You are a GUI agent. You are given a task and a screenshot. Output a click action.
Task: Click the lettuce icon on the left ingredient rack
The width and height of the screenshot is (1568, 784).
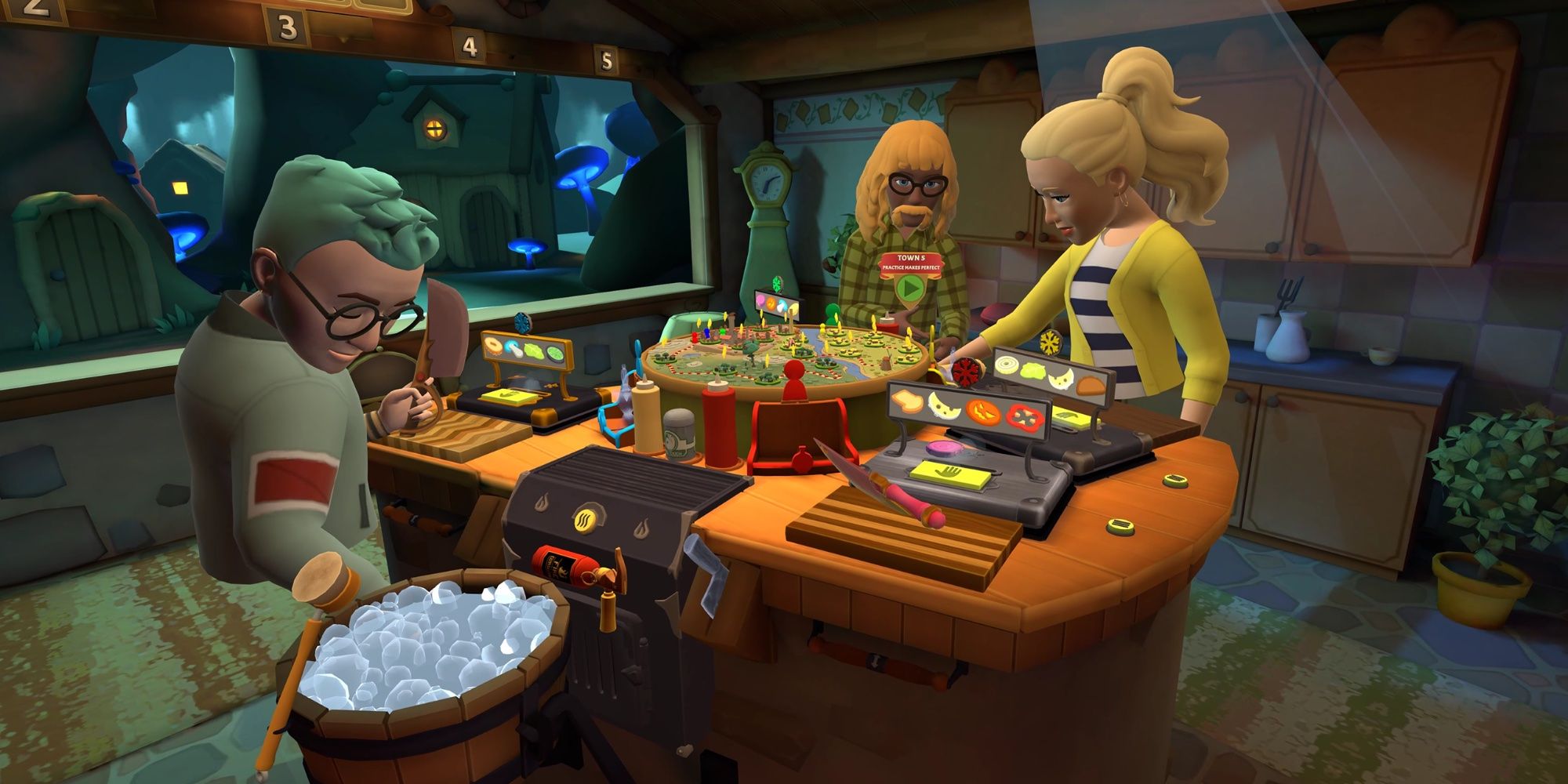click(x=535, y=350)
